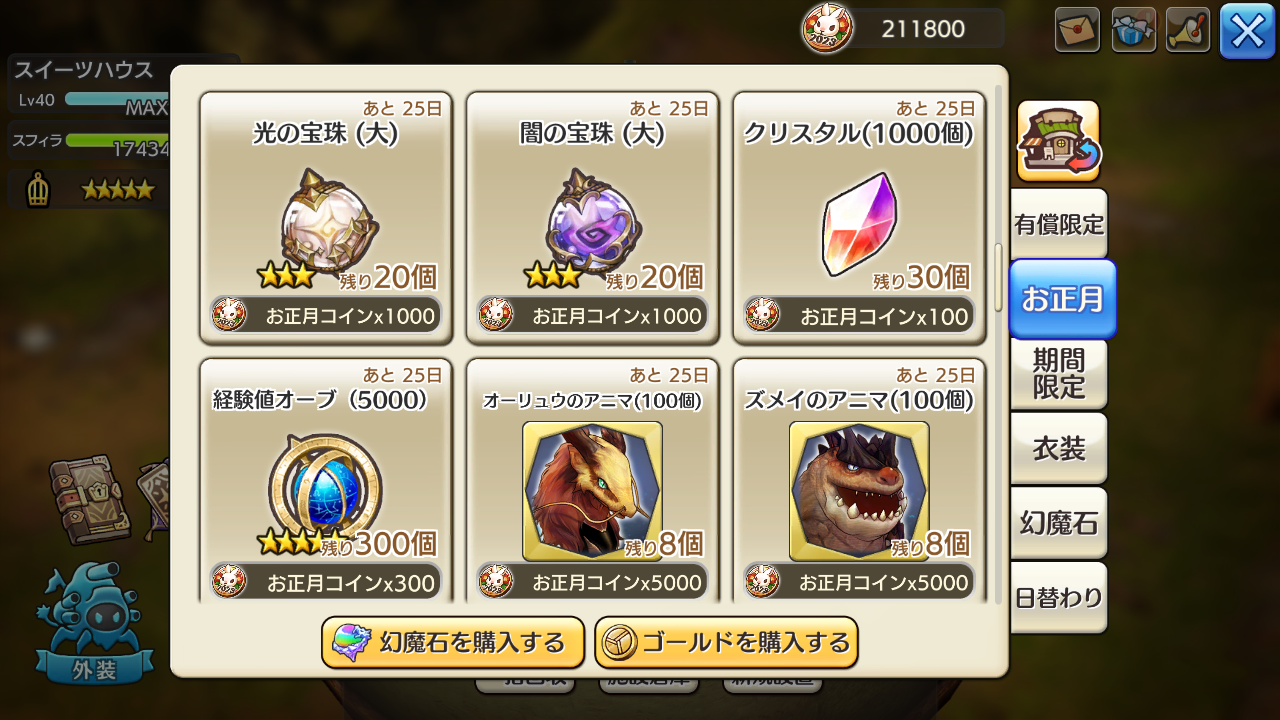Click the coin emblem next to 211800

click(830, 28)
